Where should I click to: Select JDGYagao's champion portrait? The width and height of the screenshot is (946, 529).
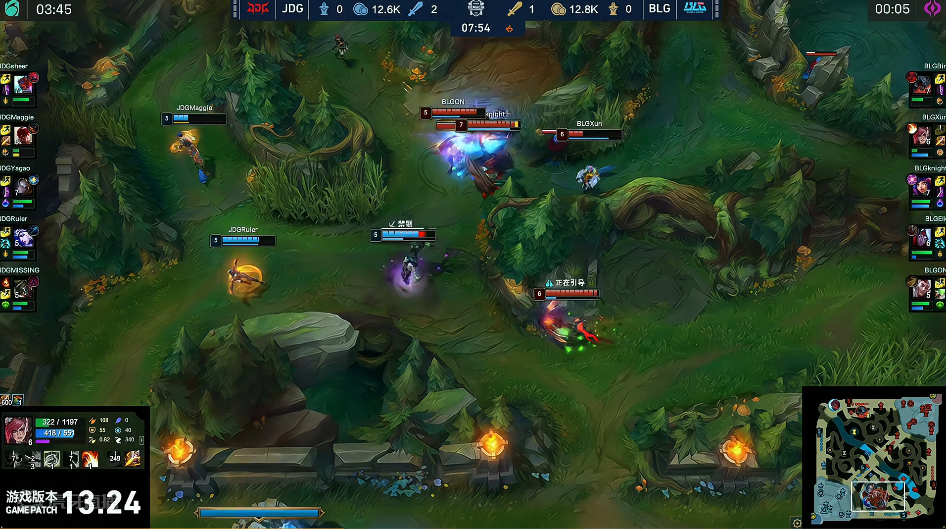click(24, 187)
